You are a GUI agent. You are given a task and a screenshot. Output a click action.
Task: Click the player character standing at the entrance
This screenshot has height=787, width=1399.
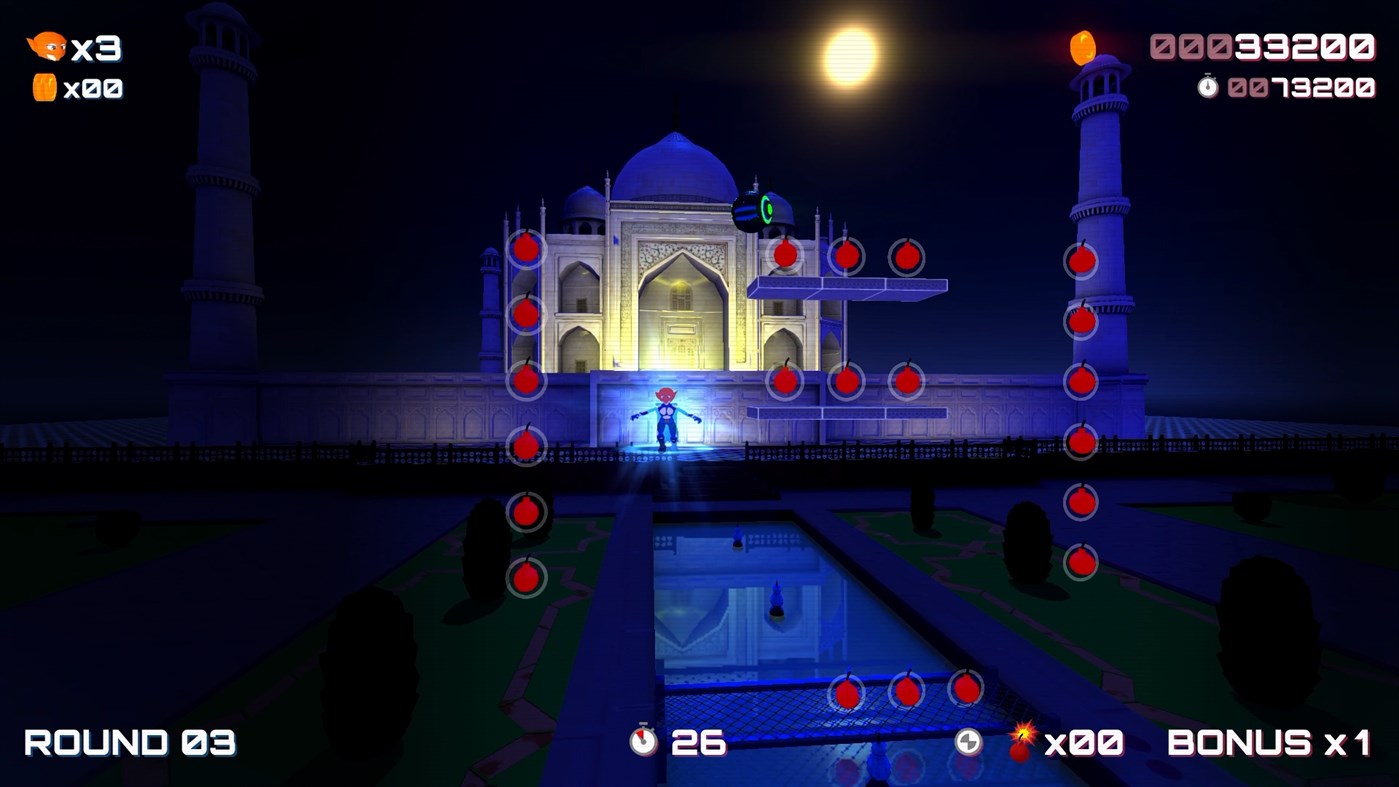(665, 415)
